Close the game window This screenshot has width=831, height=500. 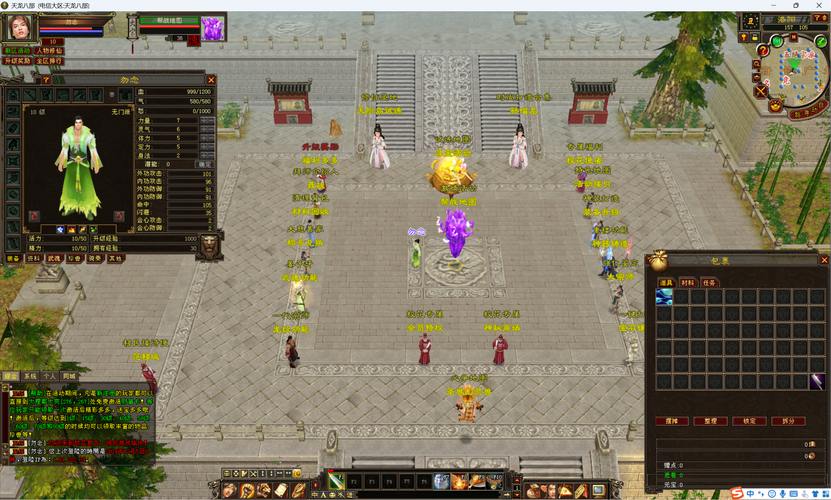click(819, 5)
